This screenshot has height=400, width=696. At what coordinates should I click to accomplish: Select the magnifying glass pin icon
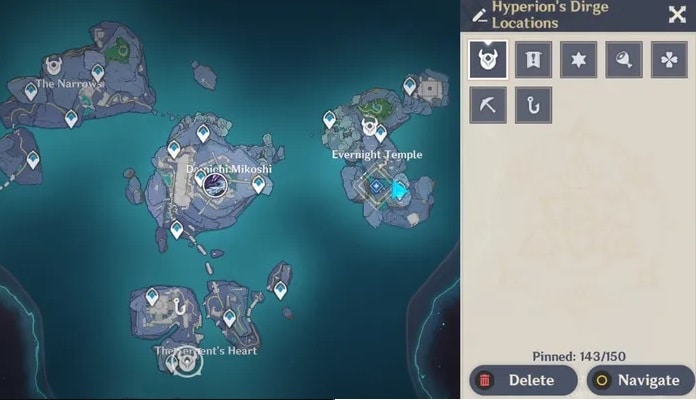tap(624, 59)
